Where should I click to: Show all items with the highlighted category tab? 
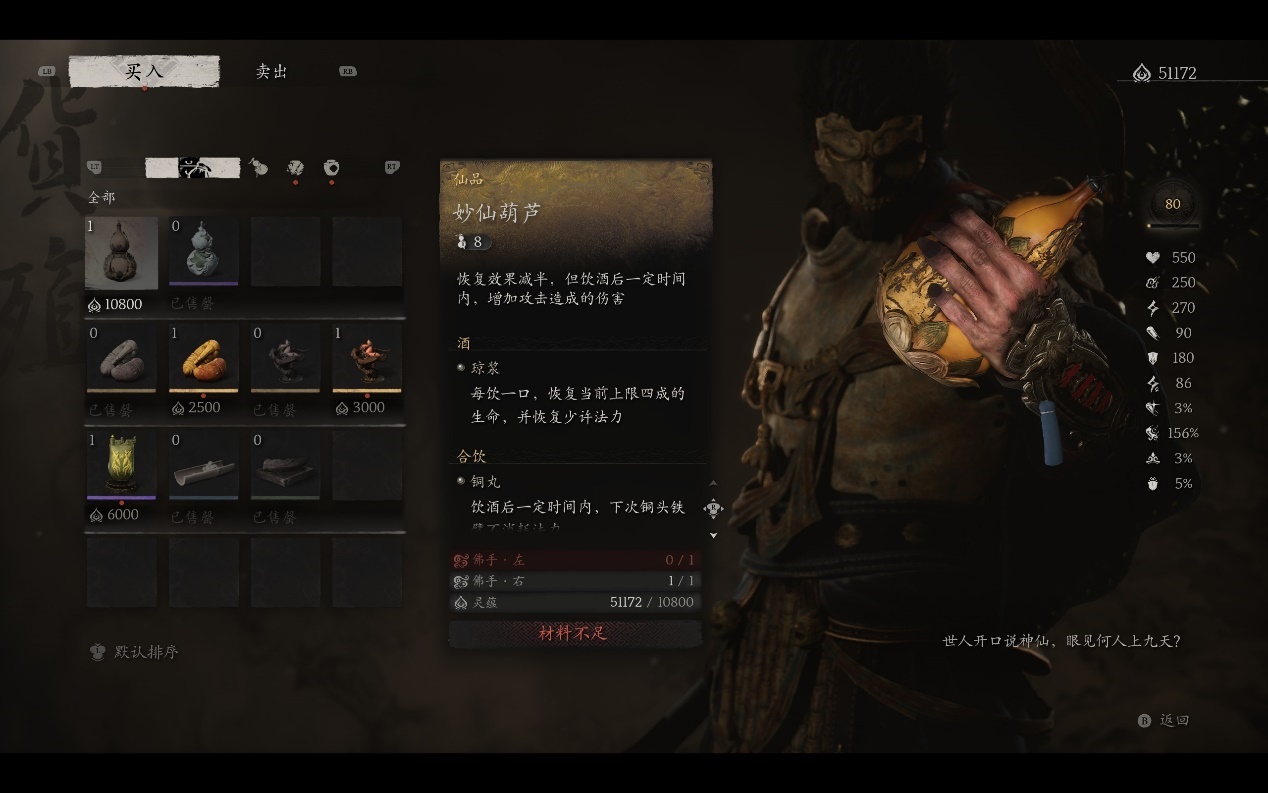pos(192,168)
